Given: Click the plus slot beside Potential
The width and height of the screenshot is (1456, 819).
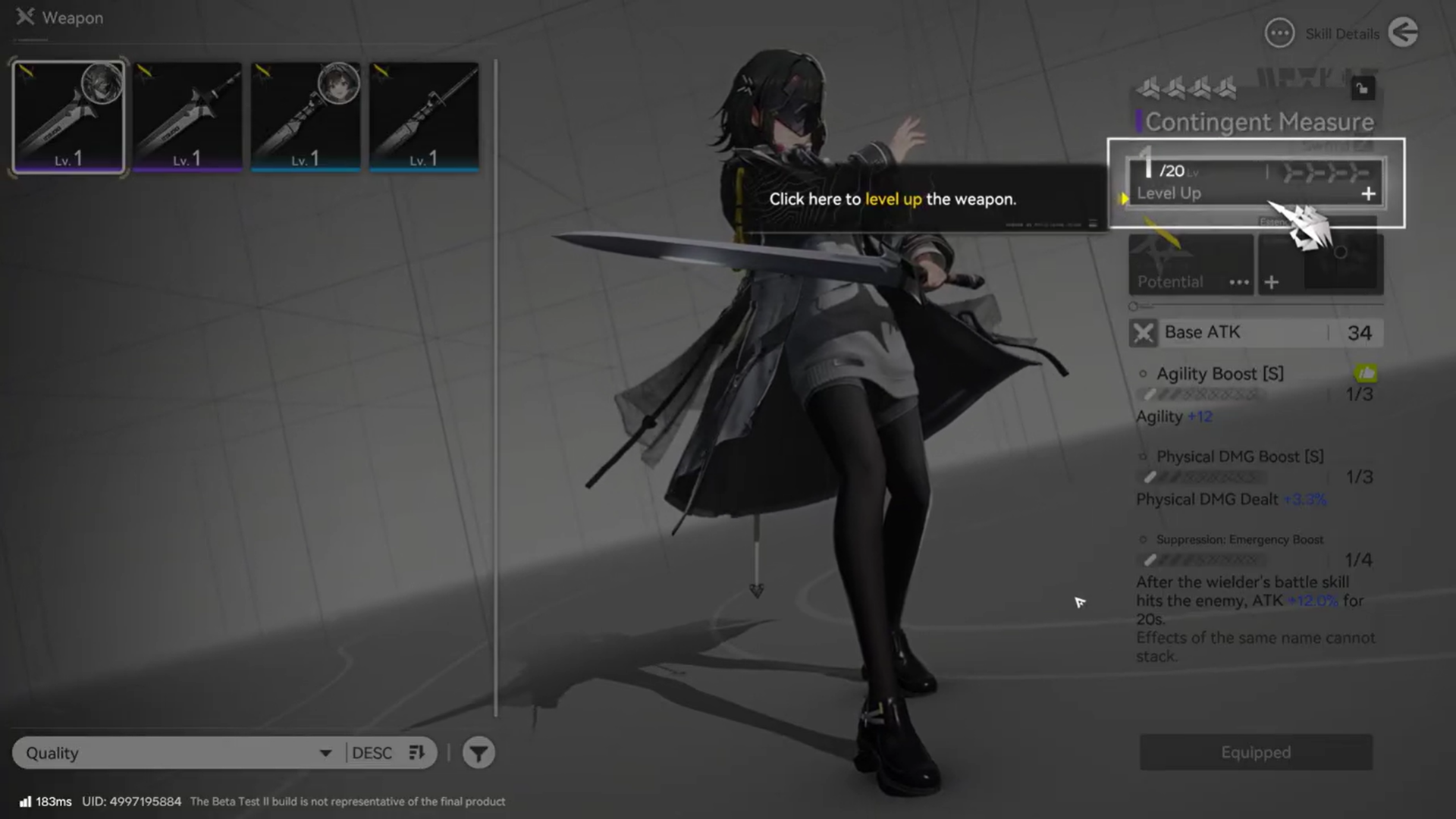Looking at the screenshot, I should point(1272,282).
